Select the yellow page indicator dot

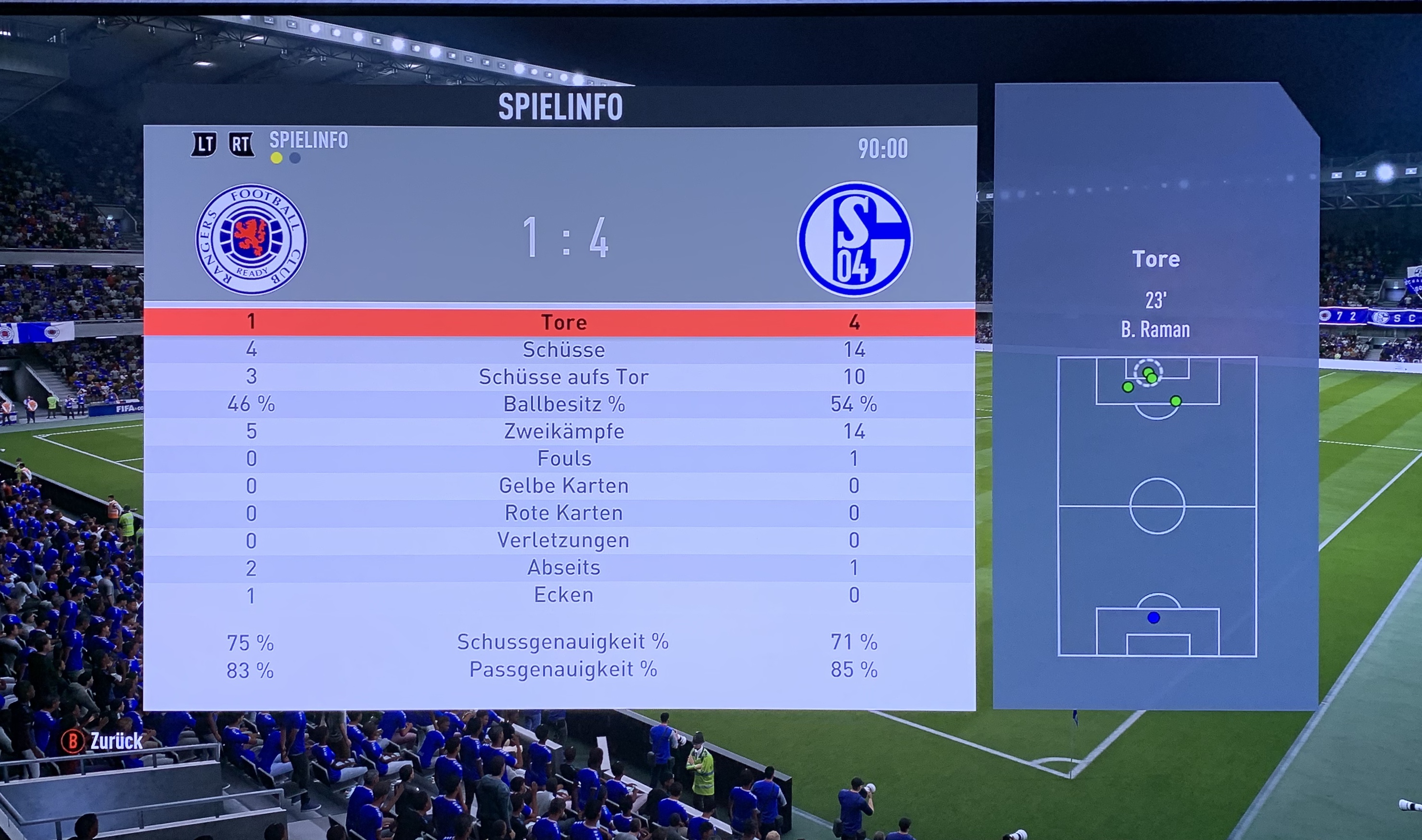point(276,159)
